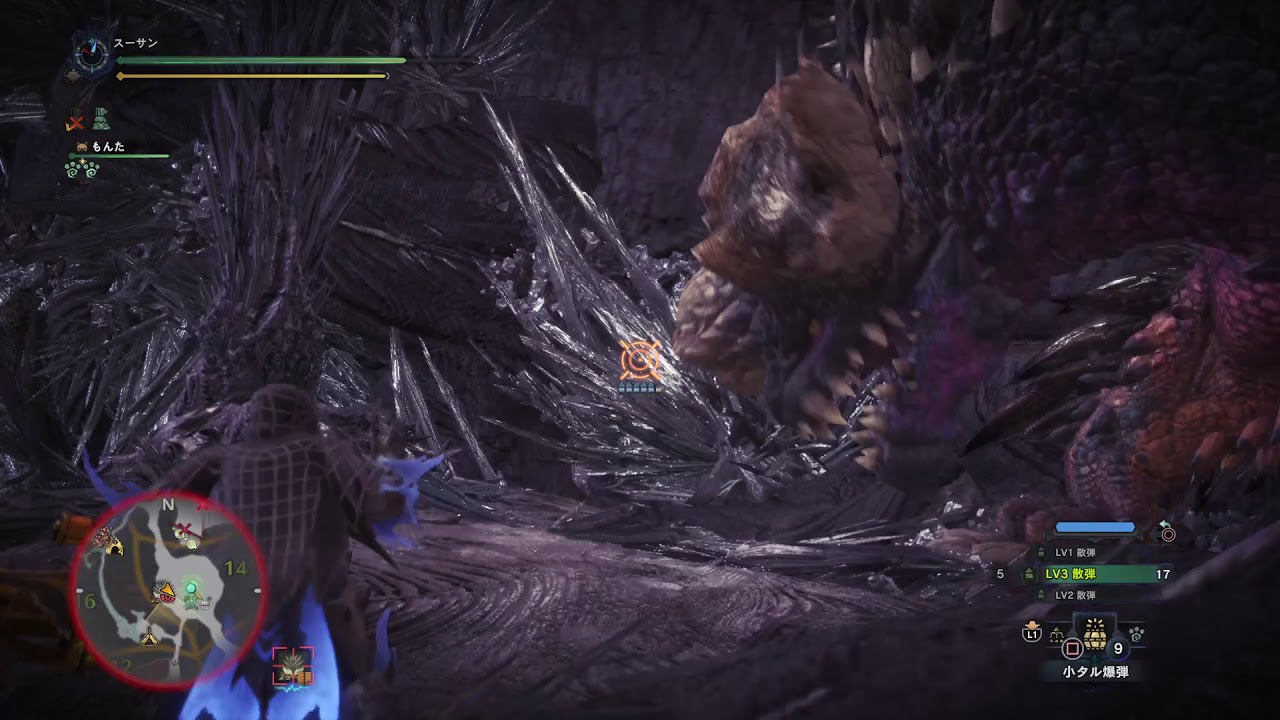Screen dimensions: 1280x720
Task: Toggle the green herb buff icon
Action: pos(100,119)
